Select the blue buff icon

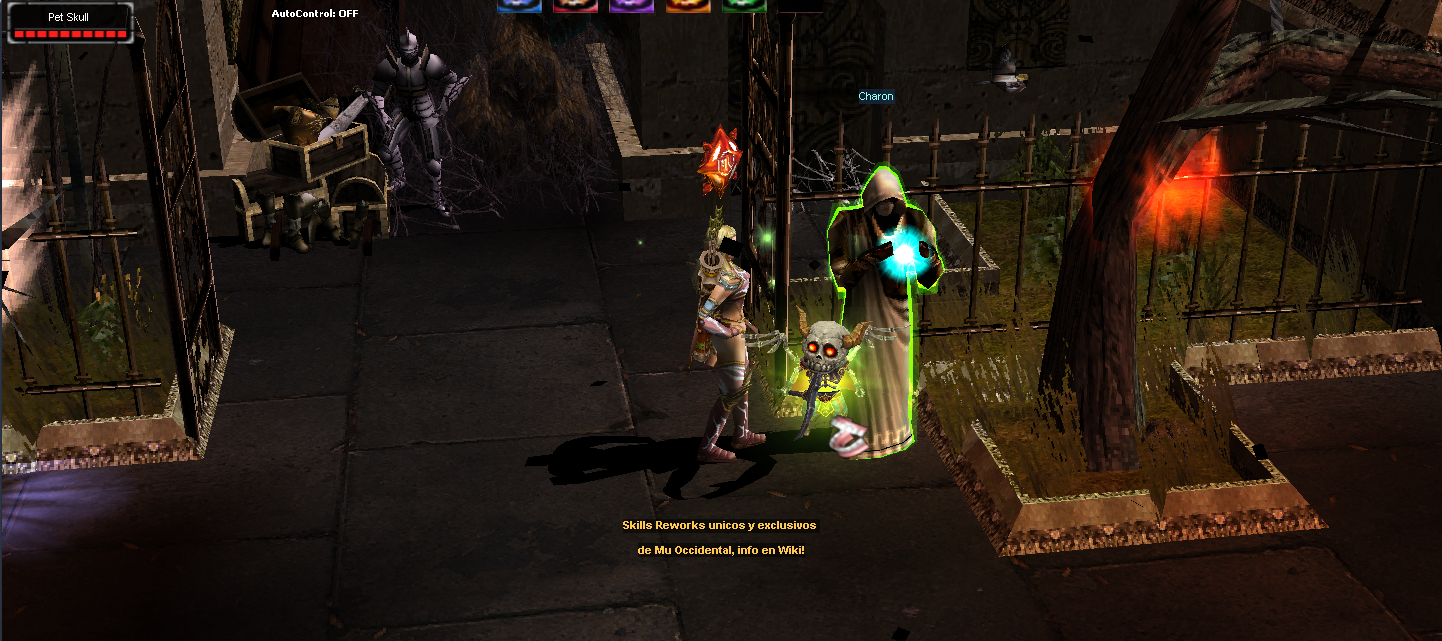[519, 5]
